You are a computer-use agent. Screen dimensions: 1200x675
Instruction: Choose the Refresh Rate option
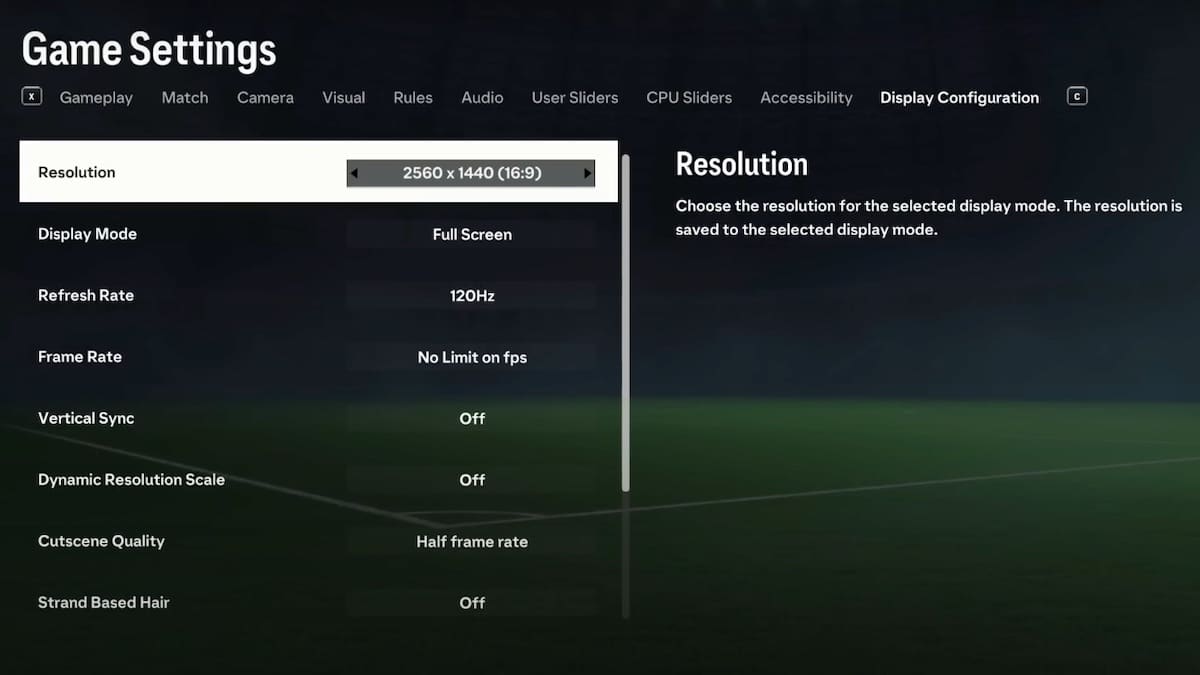(318, 296)
